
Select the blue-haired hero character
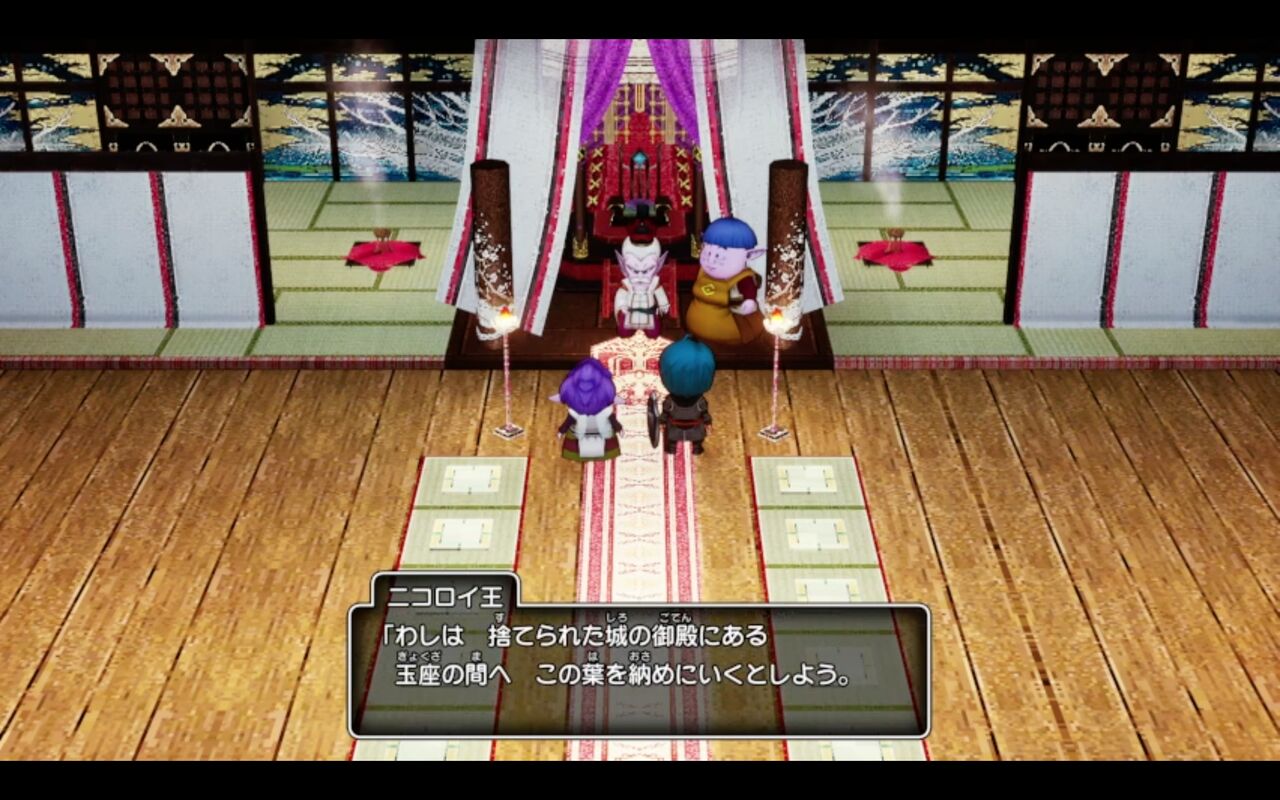(685, 400)
